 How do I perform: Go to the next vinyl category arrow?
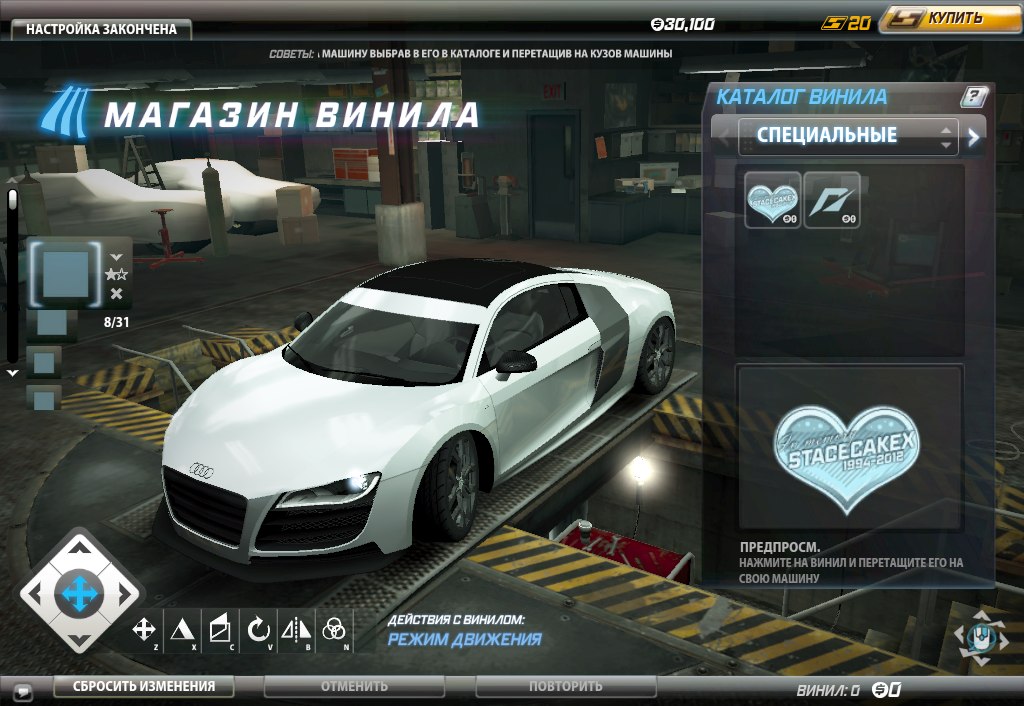(973, 137)
